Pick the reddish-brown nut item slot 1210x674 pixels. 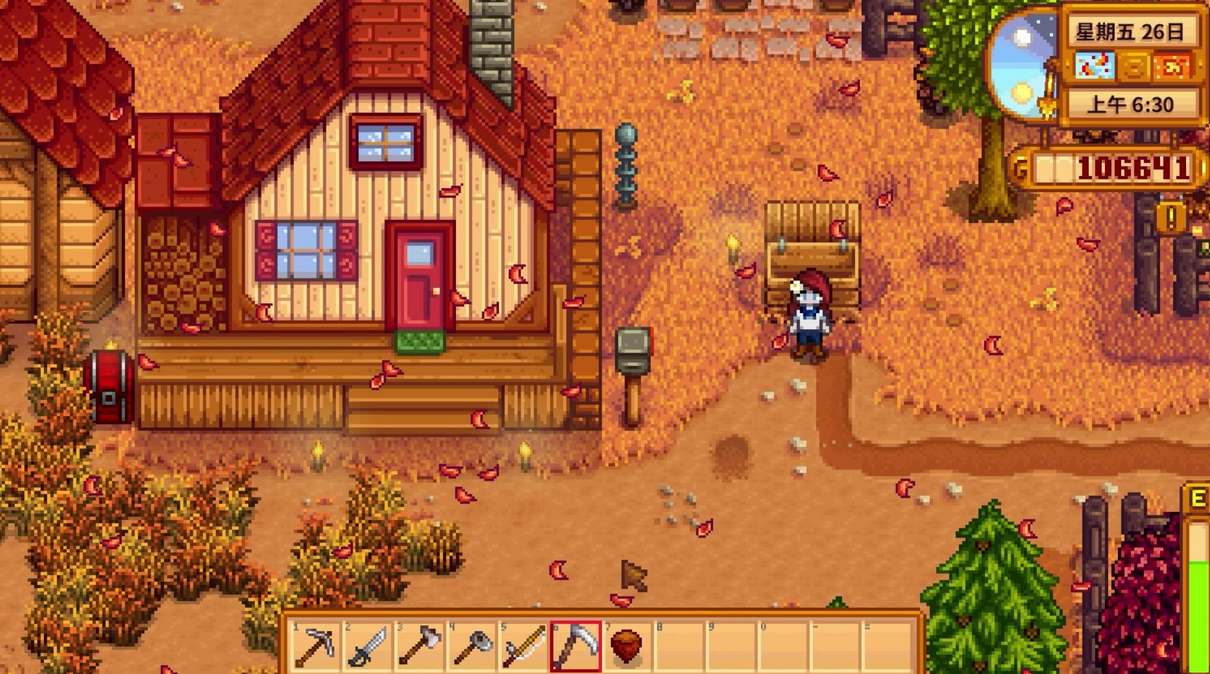(628, 646)
